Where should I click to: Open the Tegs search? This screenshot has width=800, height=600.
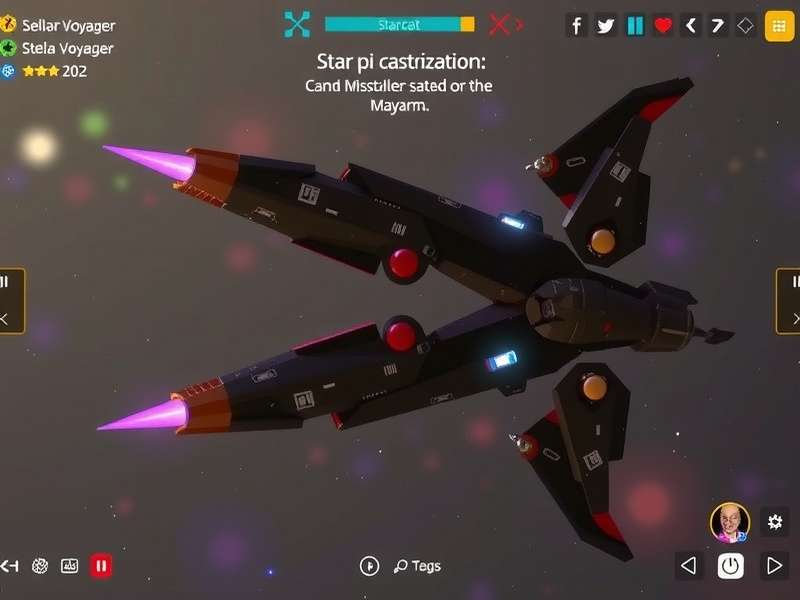click(x=417, y=566)
